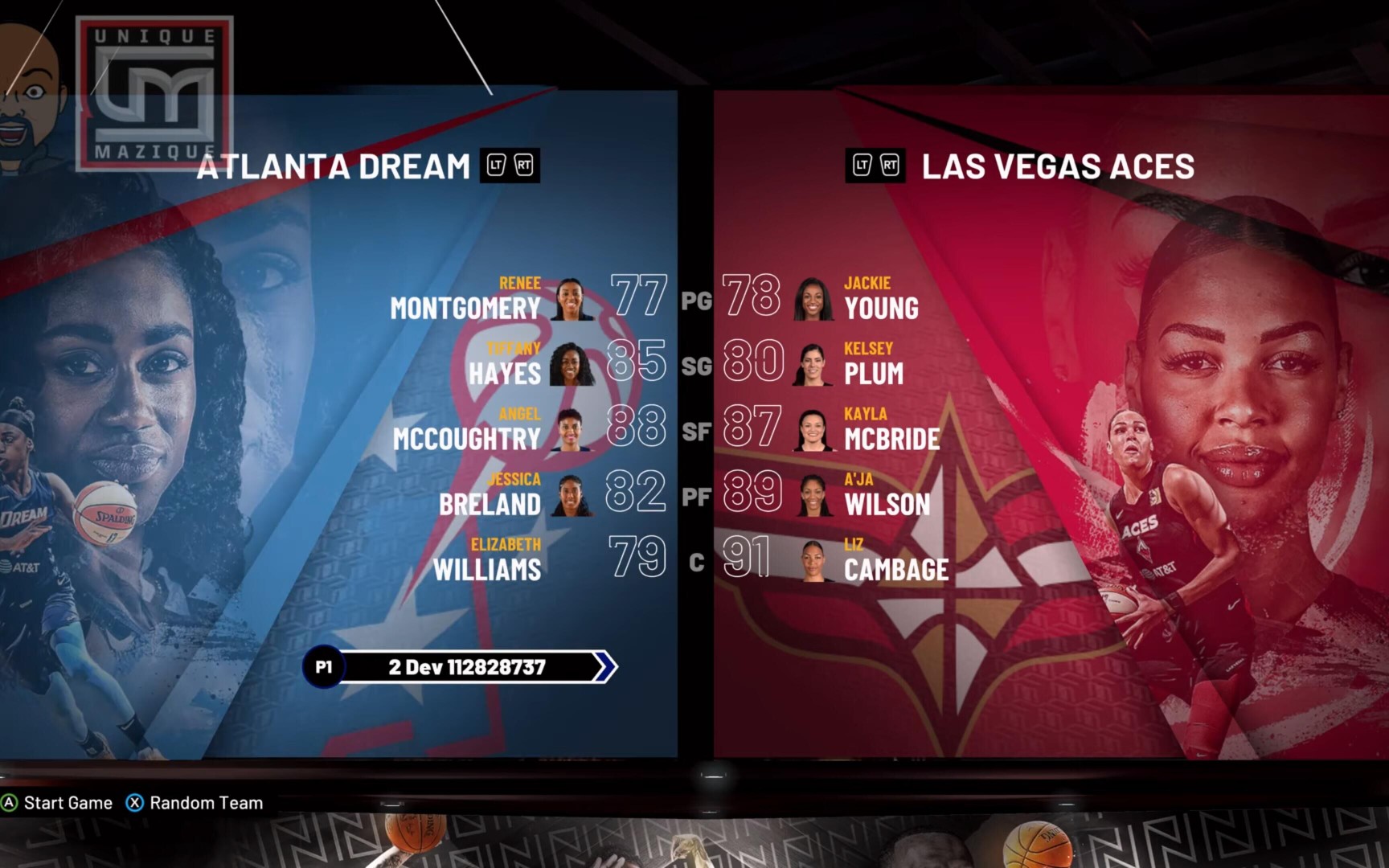Screen dimensions: 1389x868
Task: Select the Las Vegas Aces team name
Action: 1057,166
